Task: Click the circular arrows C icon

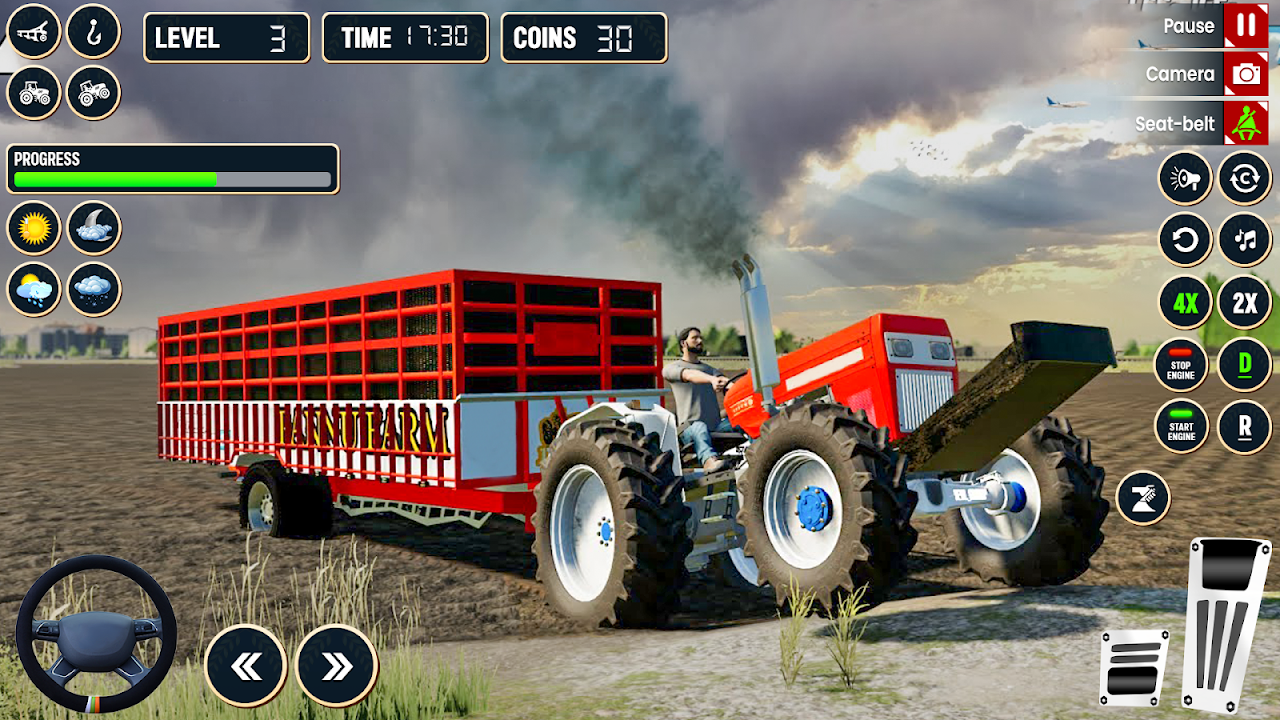Action: (x=1245, y=179)
